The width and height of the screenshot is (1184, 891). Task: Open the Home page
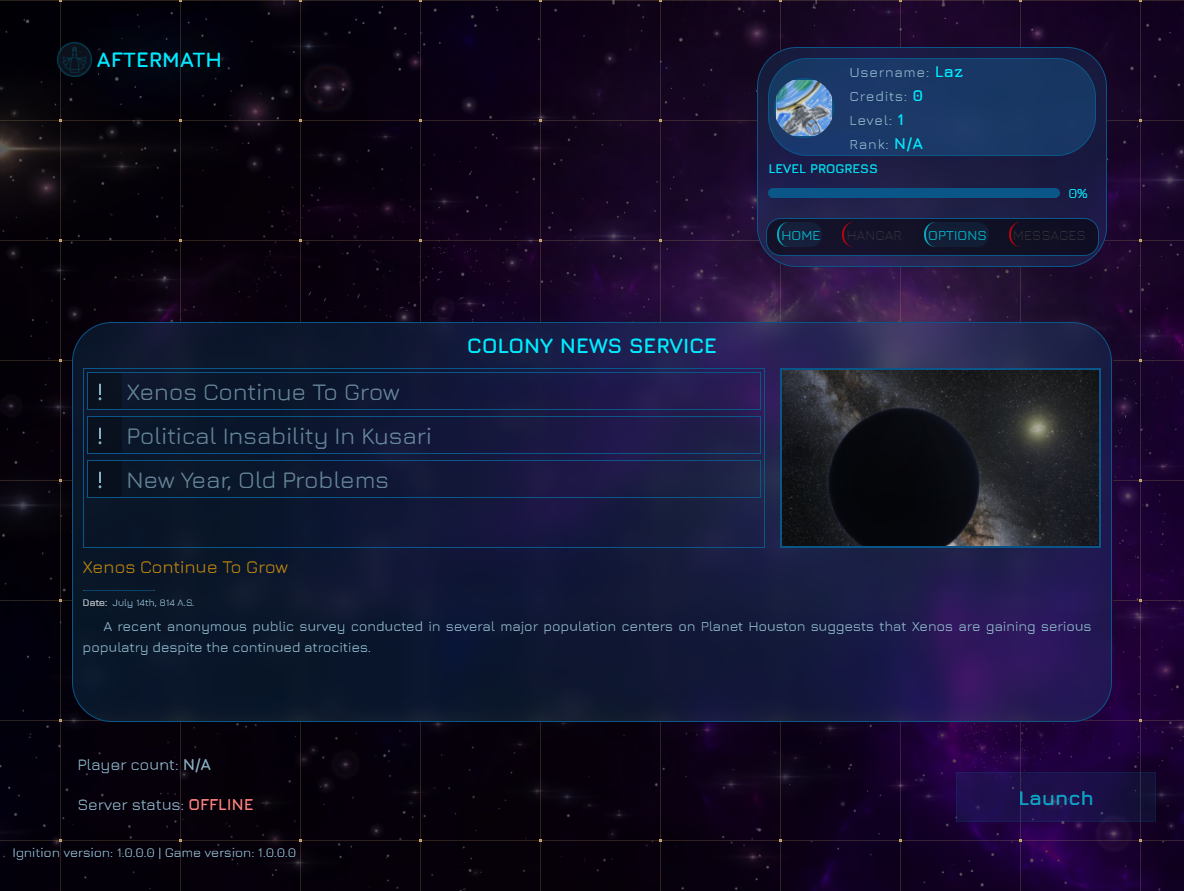click(x=800, y=236)
